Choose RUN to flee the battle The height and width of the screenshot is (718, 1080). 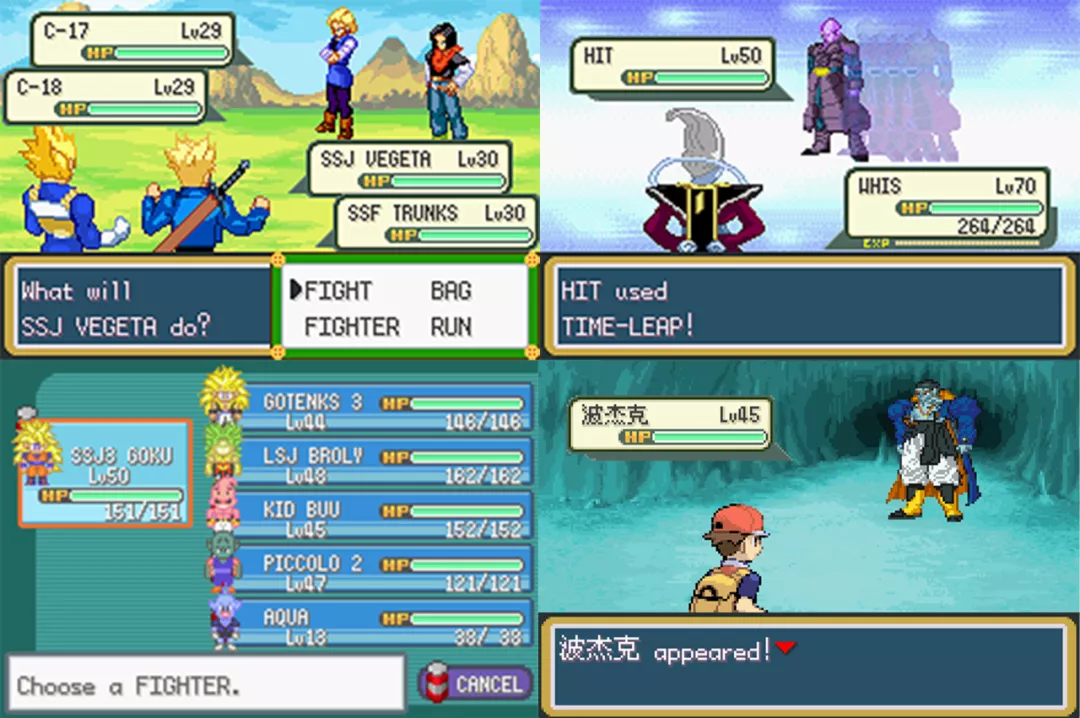[451, 327]
